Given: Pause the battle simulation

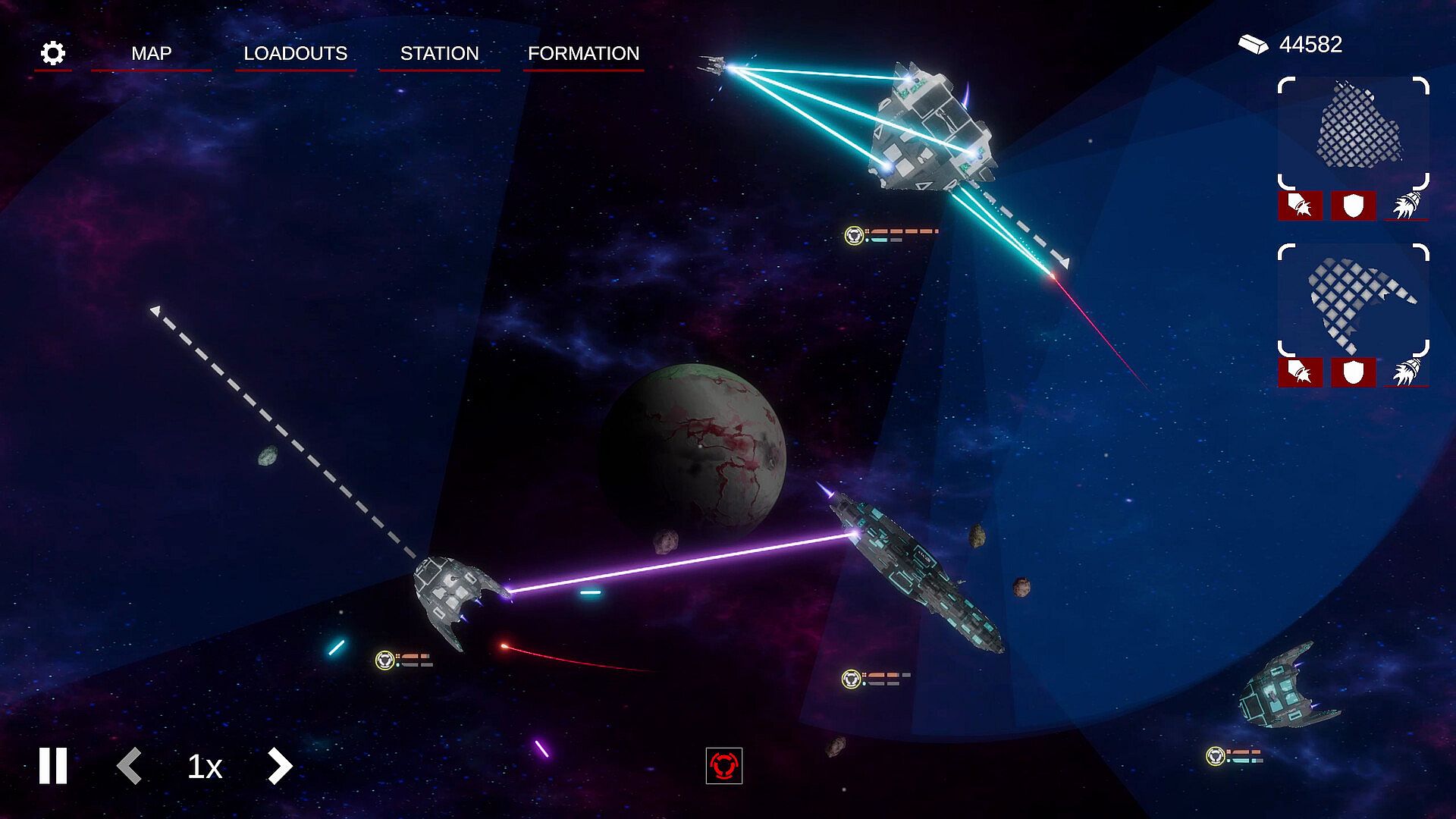Looking at the screenshot, I should coord(53,766).
